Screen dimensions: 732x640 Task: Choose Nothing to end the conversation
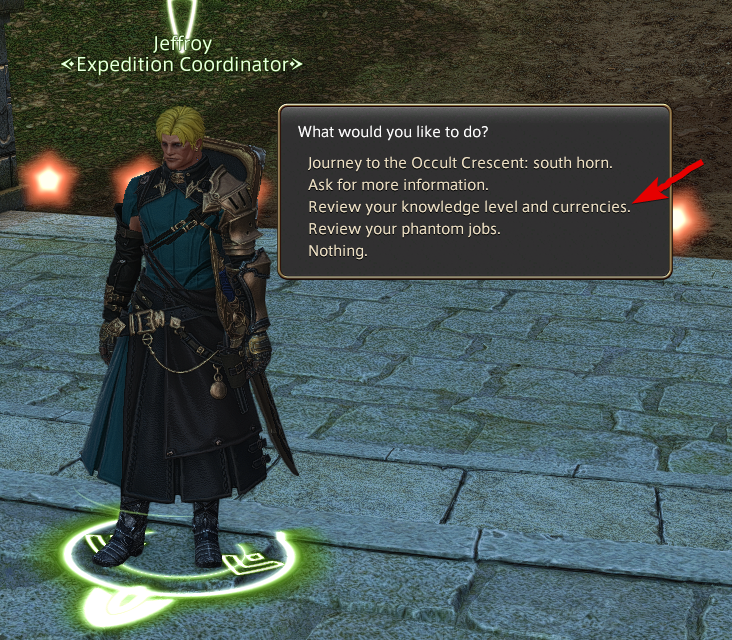tap(338, 251)
